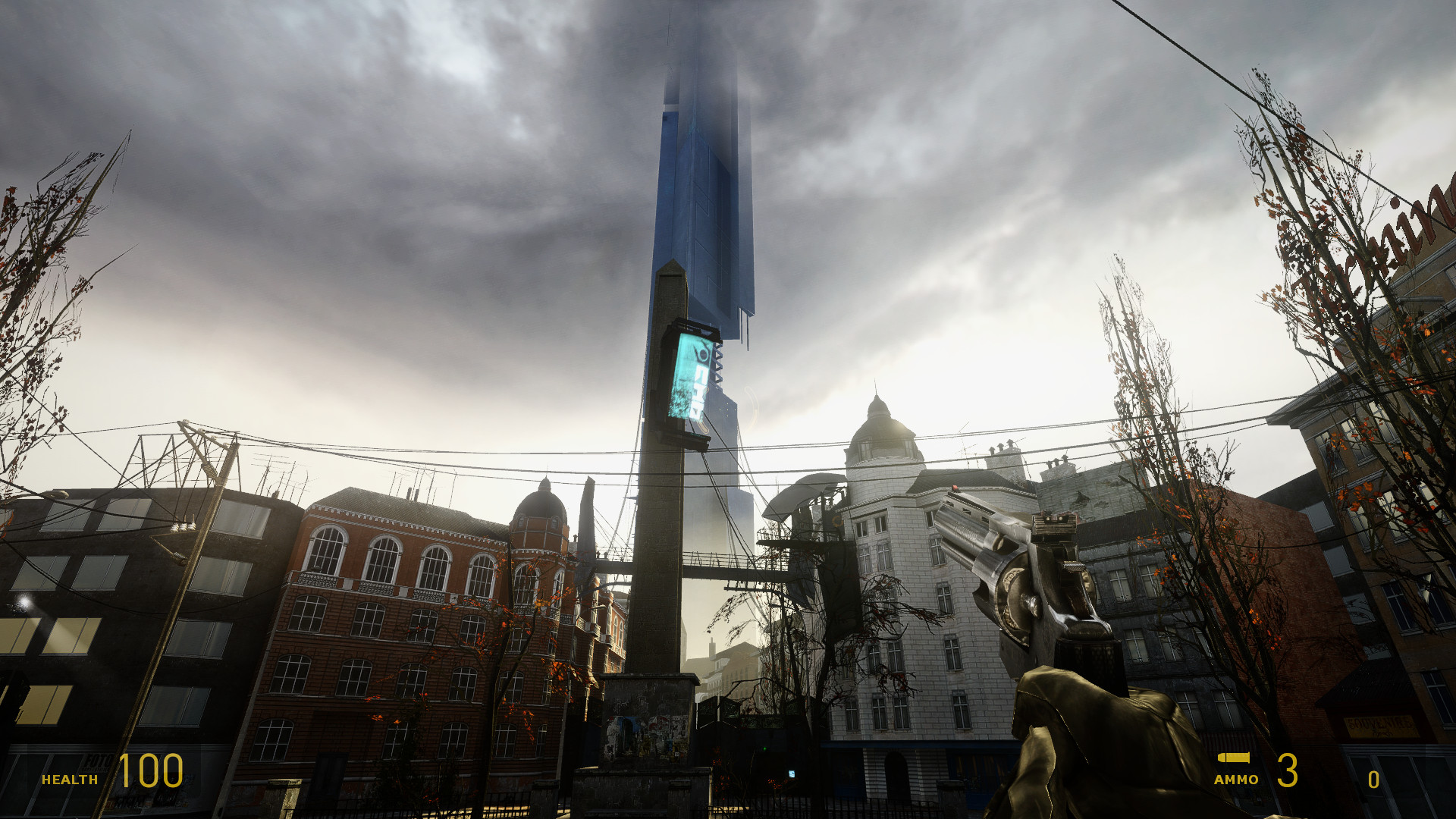Click the small blue monitor near the fence

pyautogui.click(x=793, y=775)
